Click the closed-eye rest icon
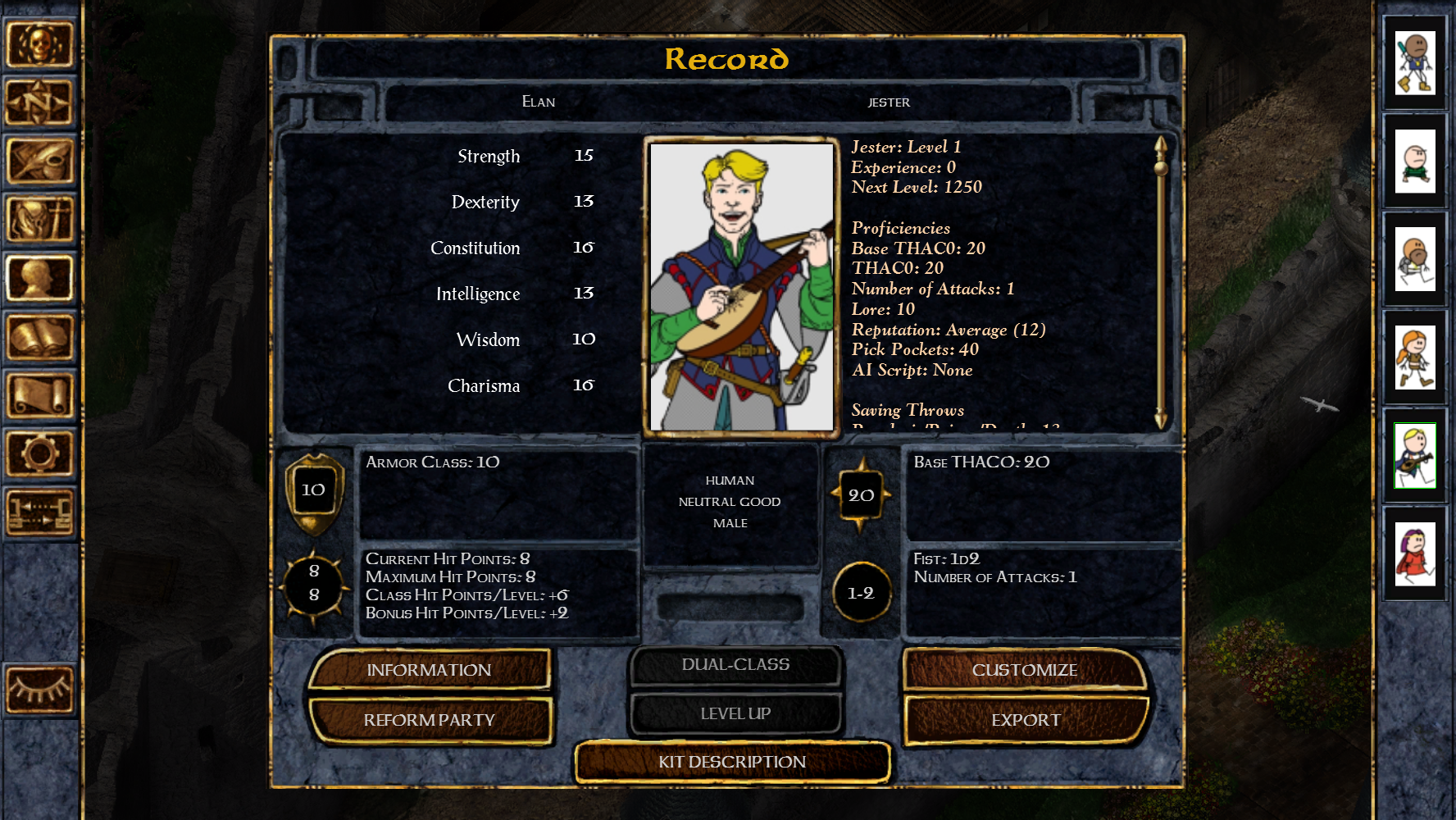Image resolution: width=1456 pixels, height=820 pixels. (39, 689)
